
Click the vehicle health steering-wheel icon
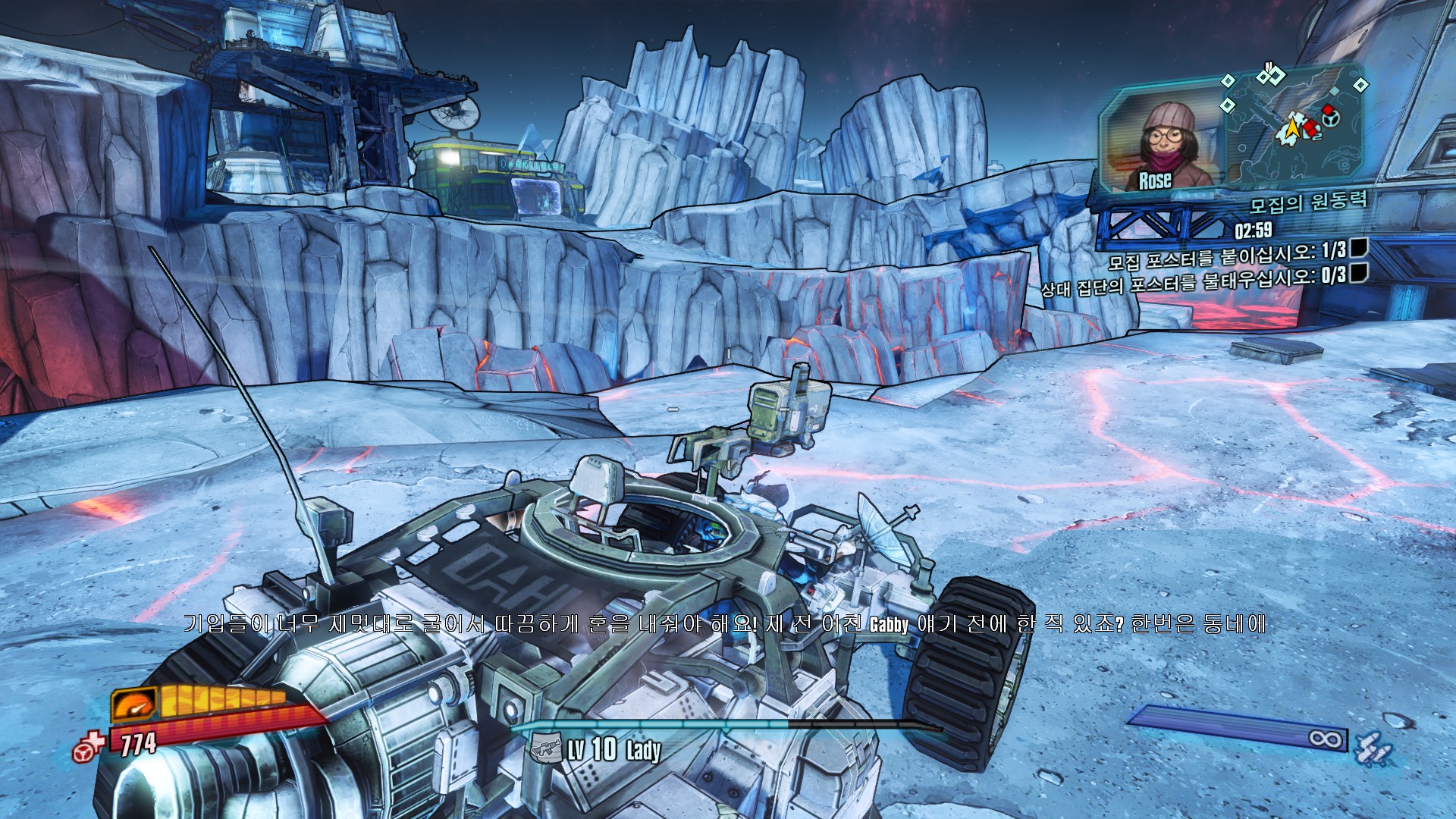[x=88, y=747]
